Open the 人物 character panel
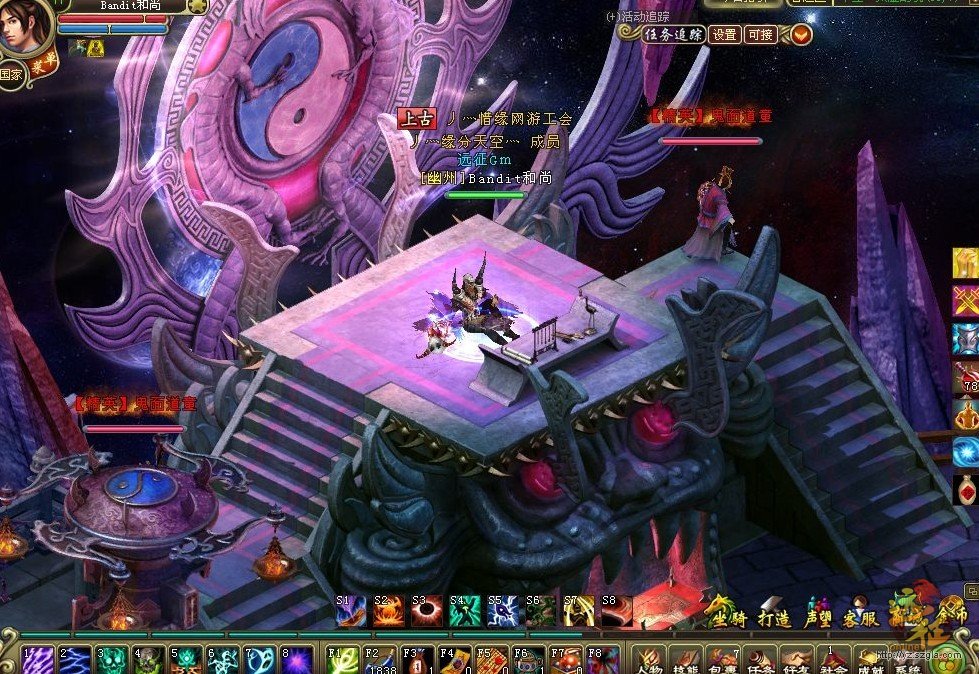Viewport: 979px width, 674px height. click(651, 660)
